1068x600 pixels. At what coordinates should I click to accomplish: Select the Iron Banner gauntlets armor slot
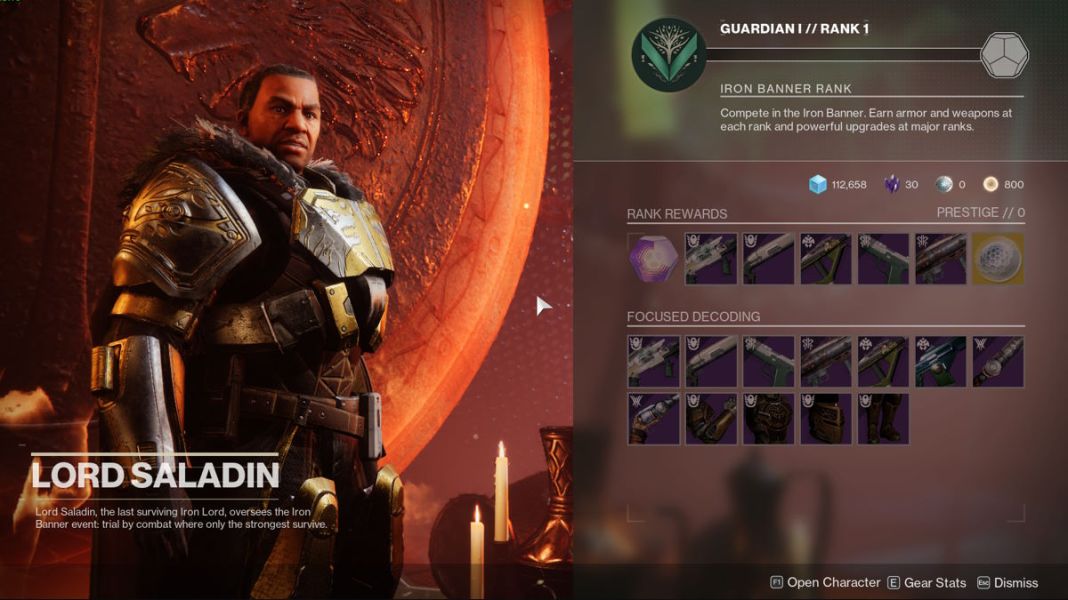point(711,419)
